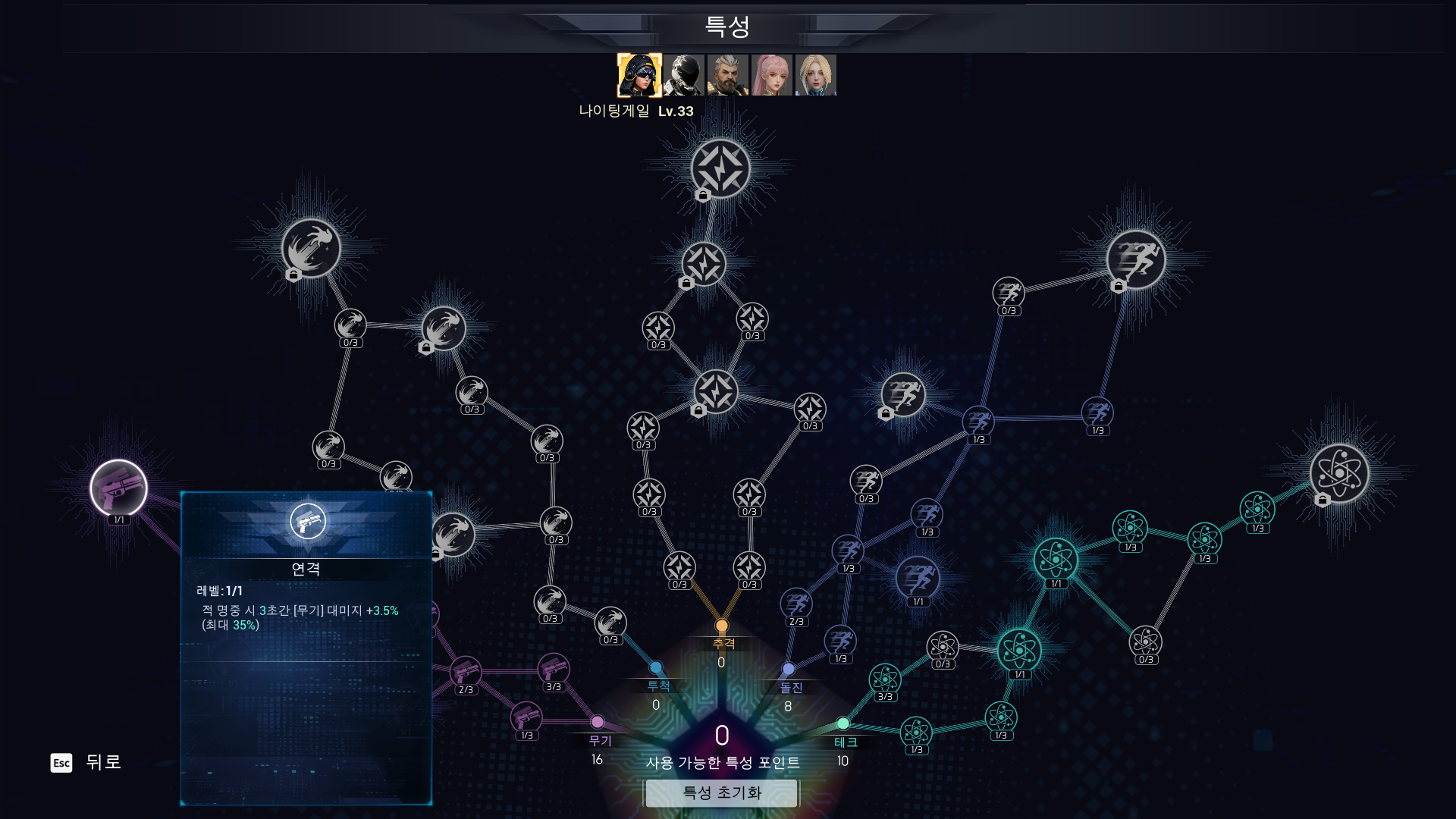Click the 돌진 charge branch node
The height and width of the screenshot is (819, 1456).
pyautogui.click(x=789, y=670)
